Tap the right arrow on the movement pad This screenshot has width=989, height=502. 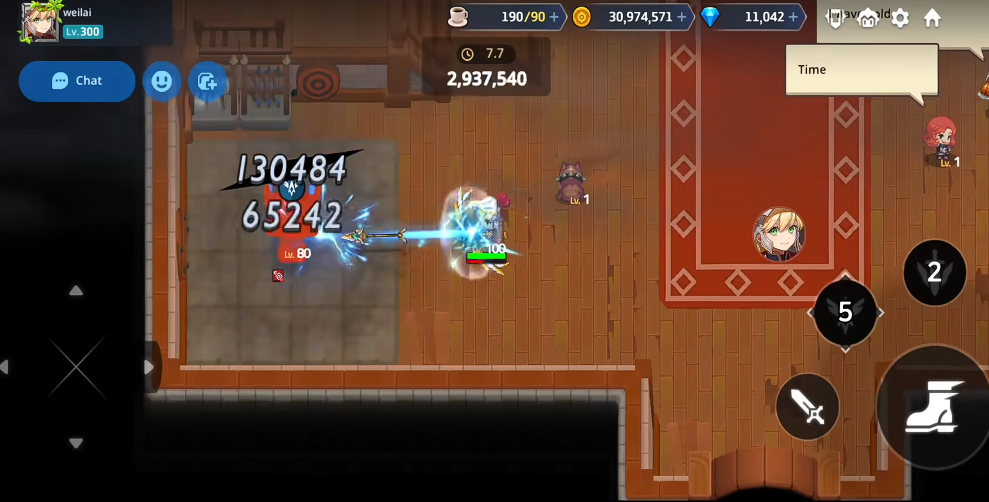(149, 367)
